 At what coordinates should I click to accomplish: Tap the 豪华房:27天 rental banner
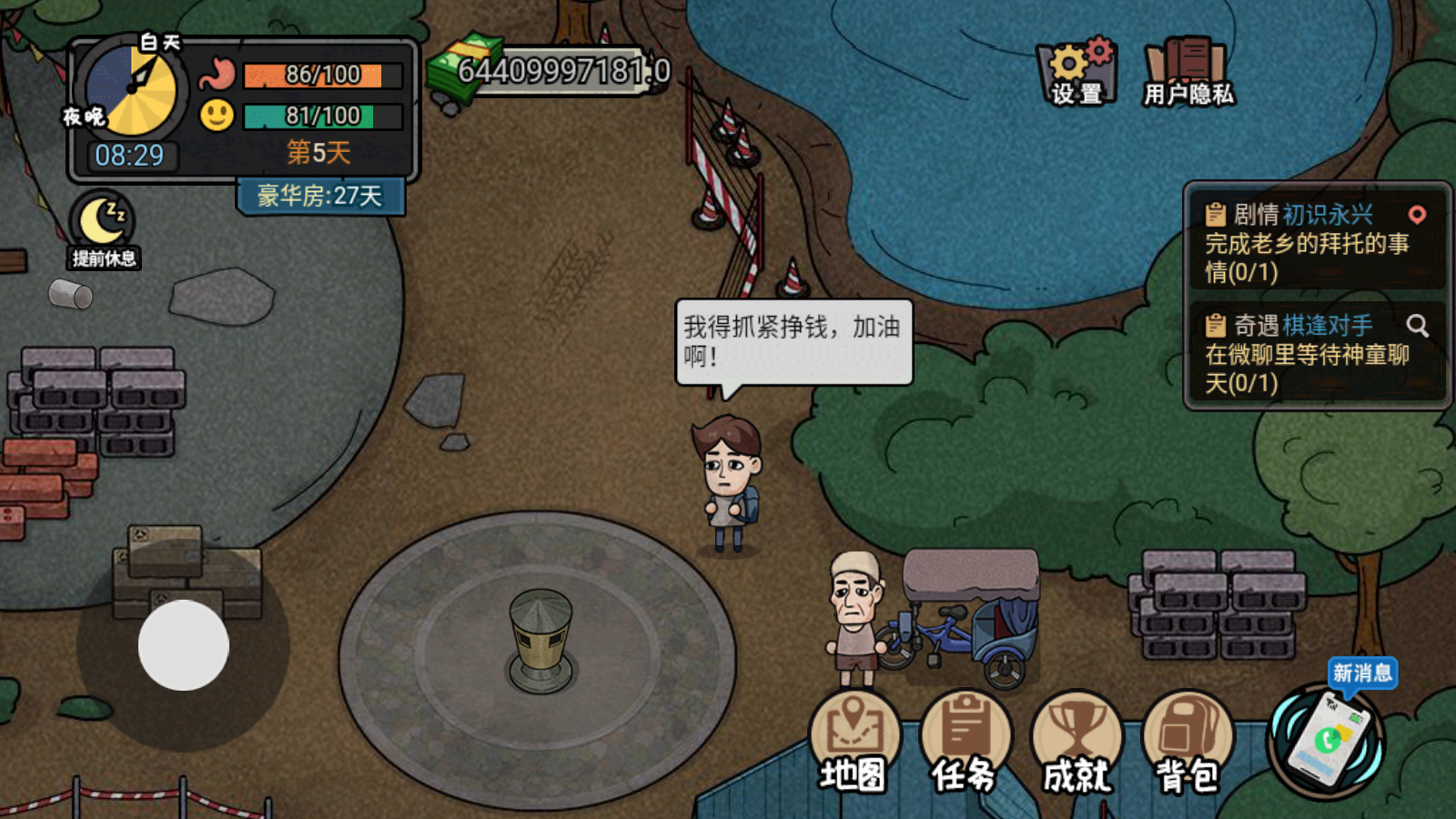point(320,195)
